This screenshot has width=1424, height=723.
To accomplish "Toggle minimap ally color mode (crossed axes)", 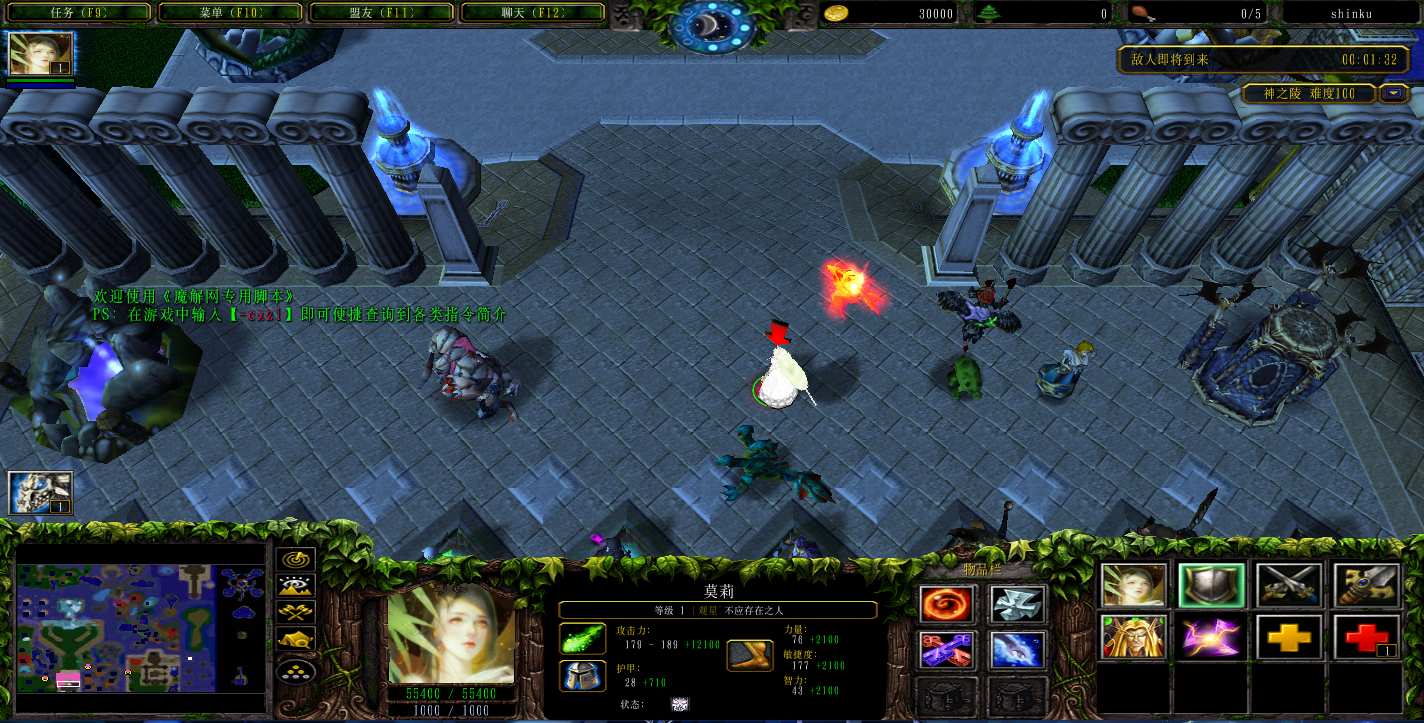I will point(297,613).
